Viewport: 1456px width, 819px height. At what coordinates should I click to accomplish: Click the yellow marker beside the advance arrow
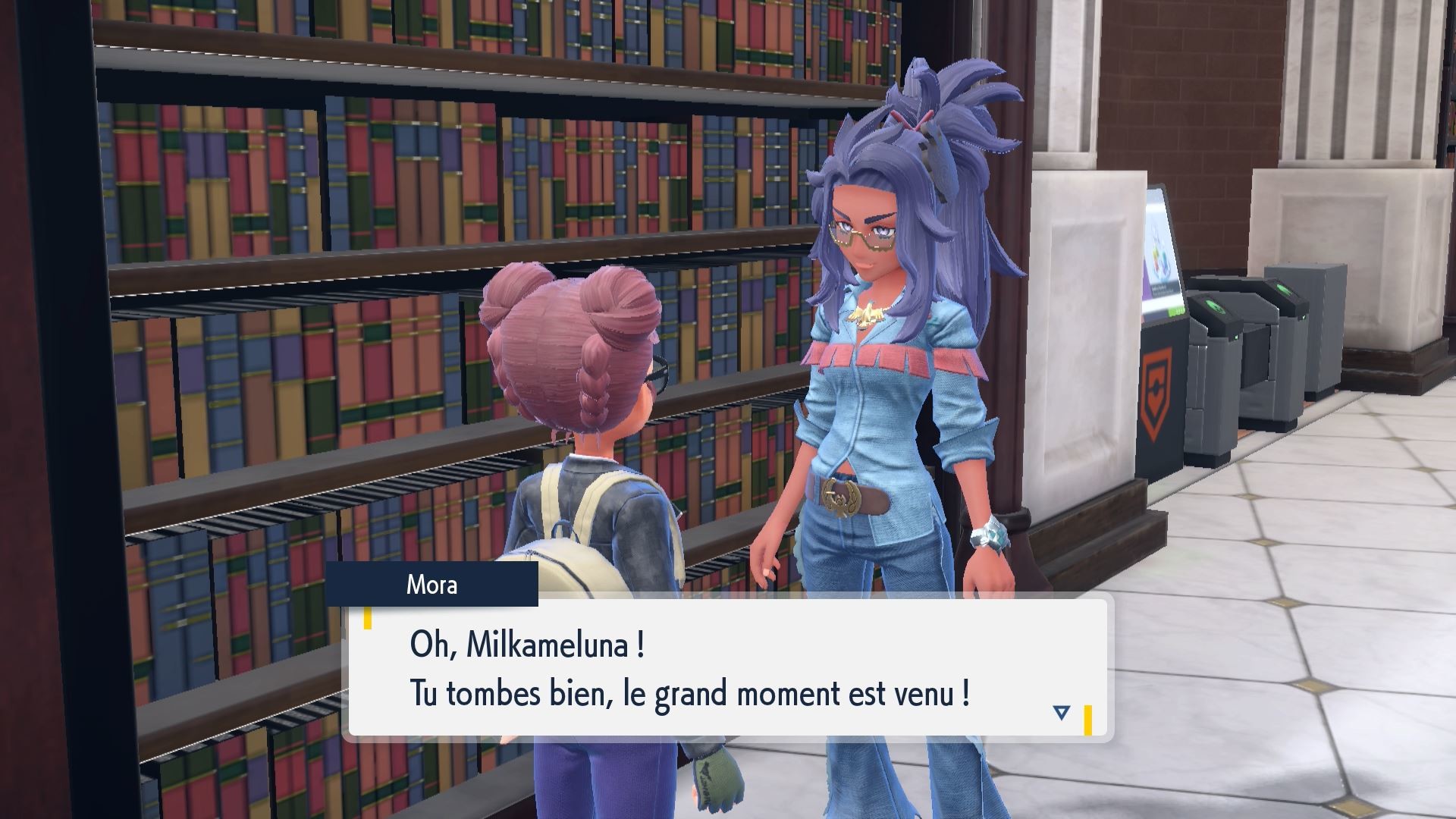pos(1090,717)
